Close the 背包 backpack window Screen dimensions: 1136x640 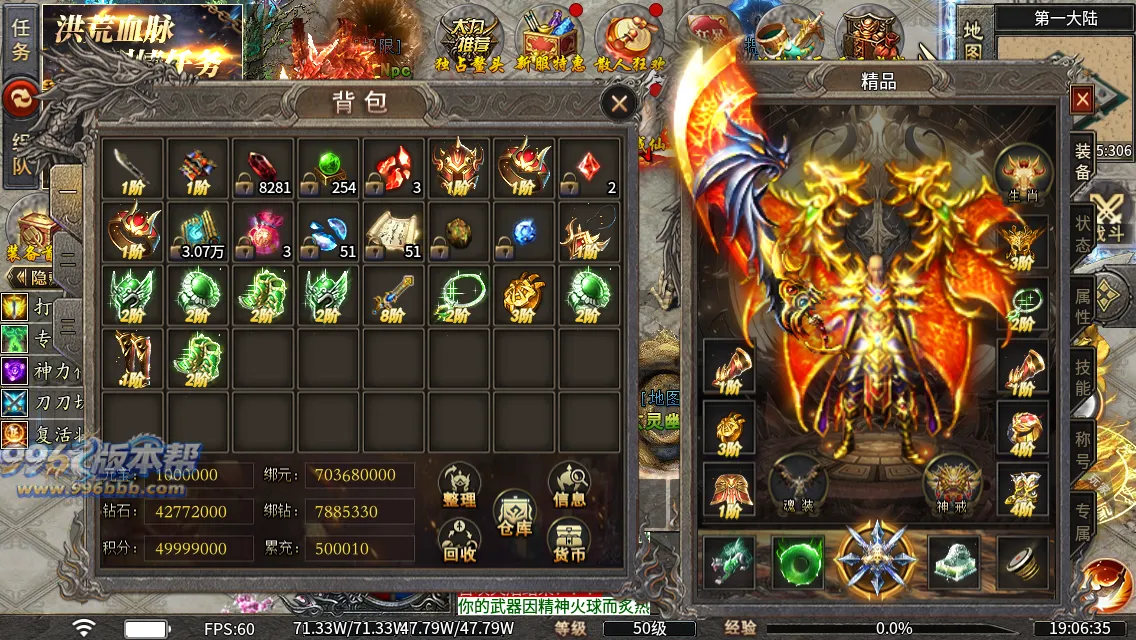pos(619,103)
